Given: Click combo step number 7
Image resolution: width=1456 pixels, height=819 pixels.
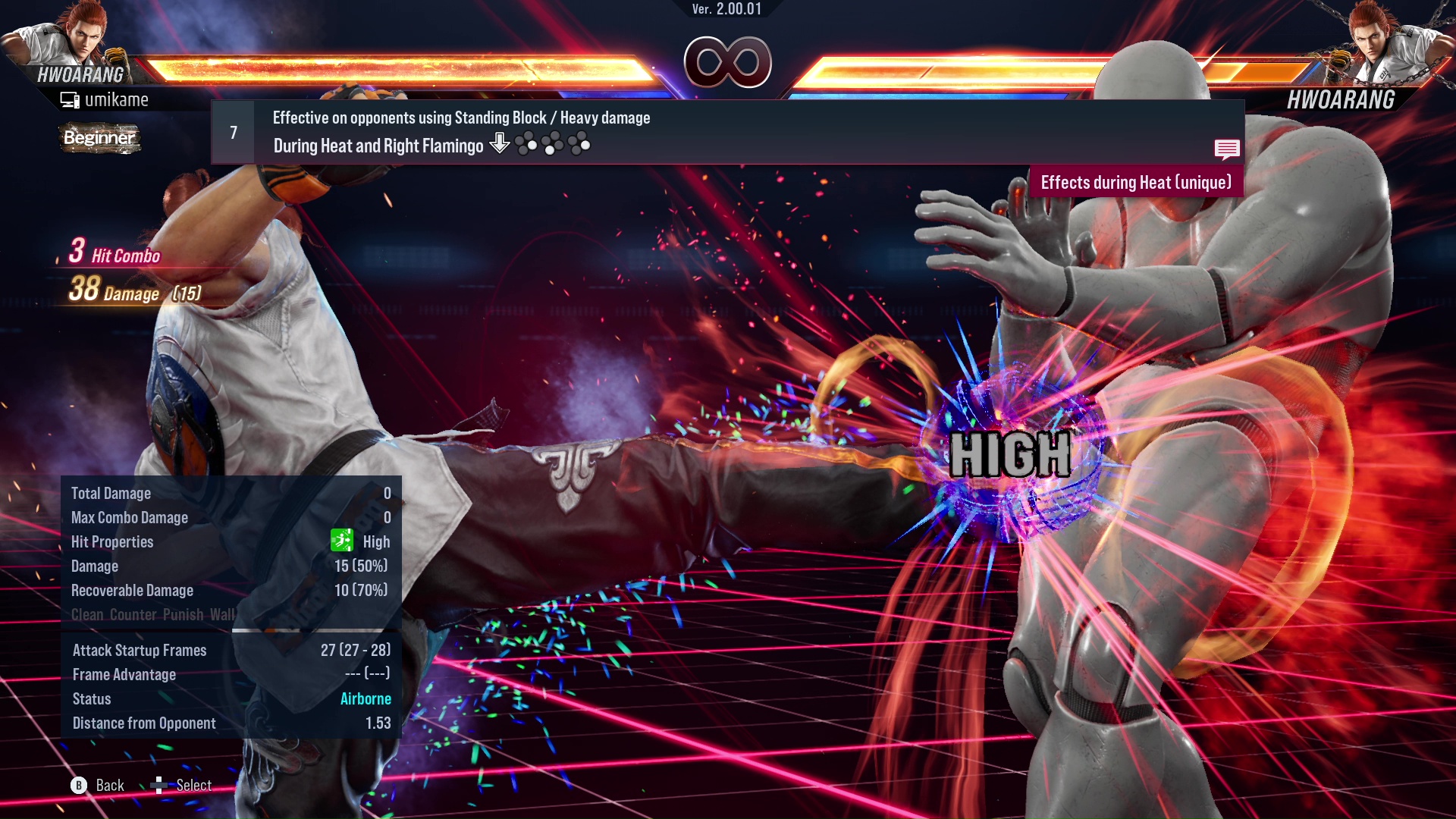Looking at the screenshot, I should pos(233,131).
